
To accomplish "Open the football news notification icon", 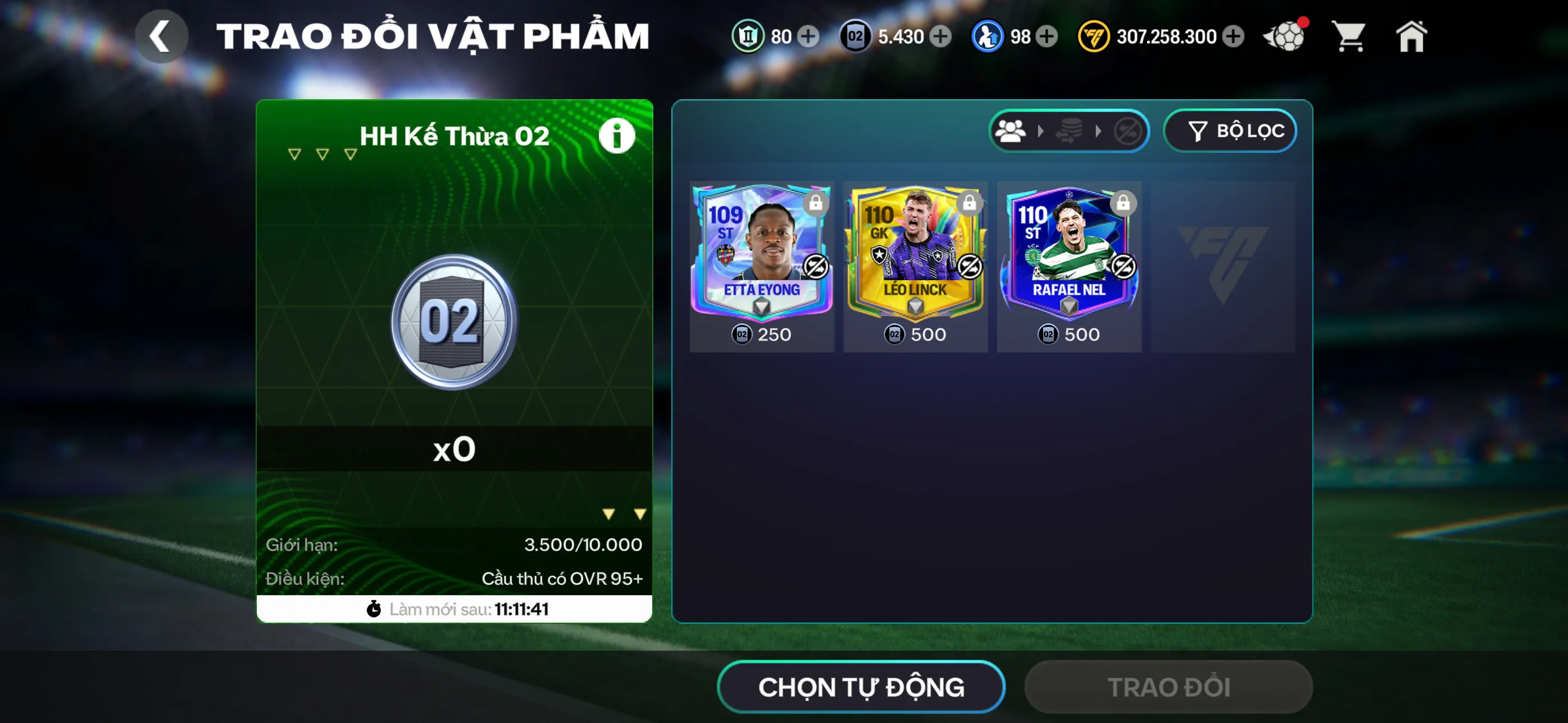I will [x=1285, y=36].
